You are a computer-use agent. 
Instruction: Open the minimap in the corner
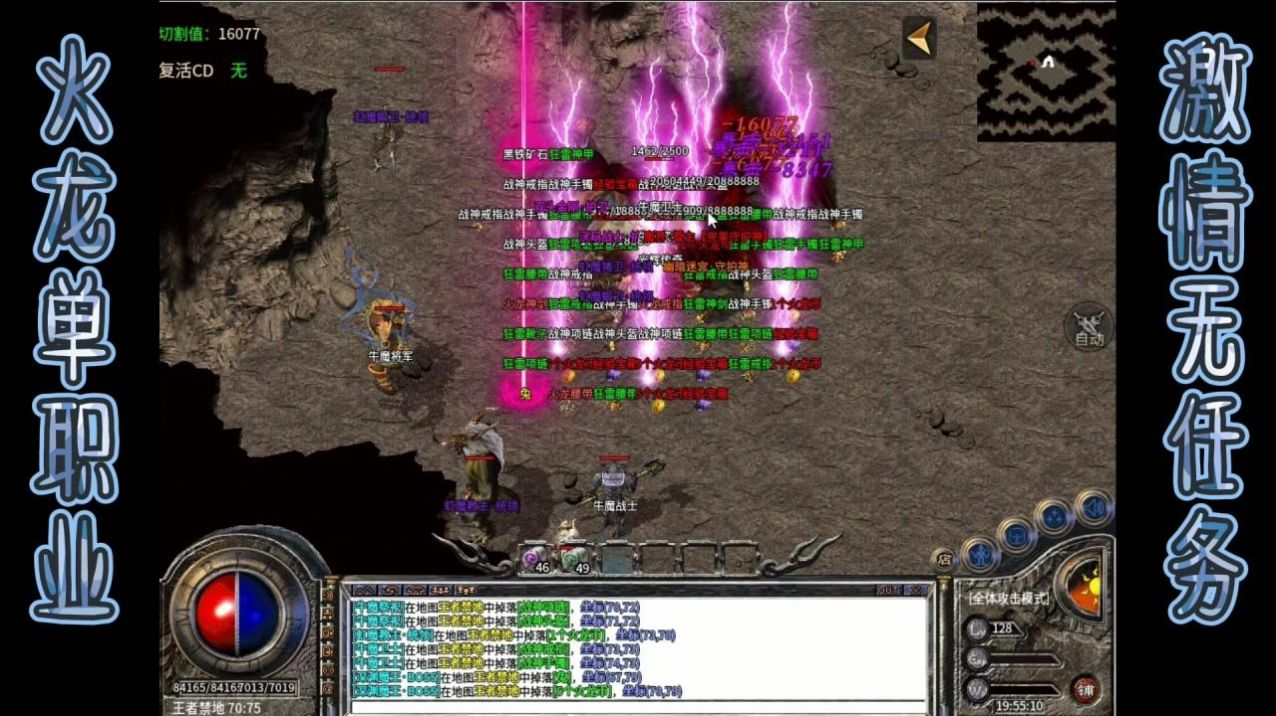[1045, 72]
